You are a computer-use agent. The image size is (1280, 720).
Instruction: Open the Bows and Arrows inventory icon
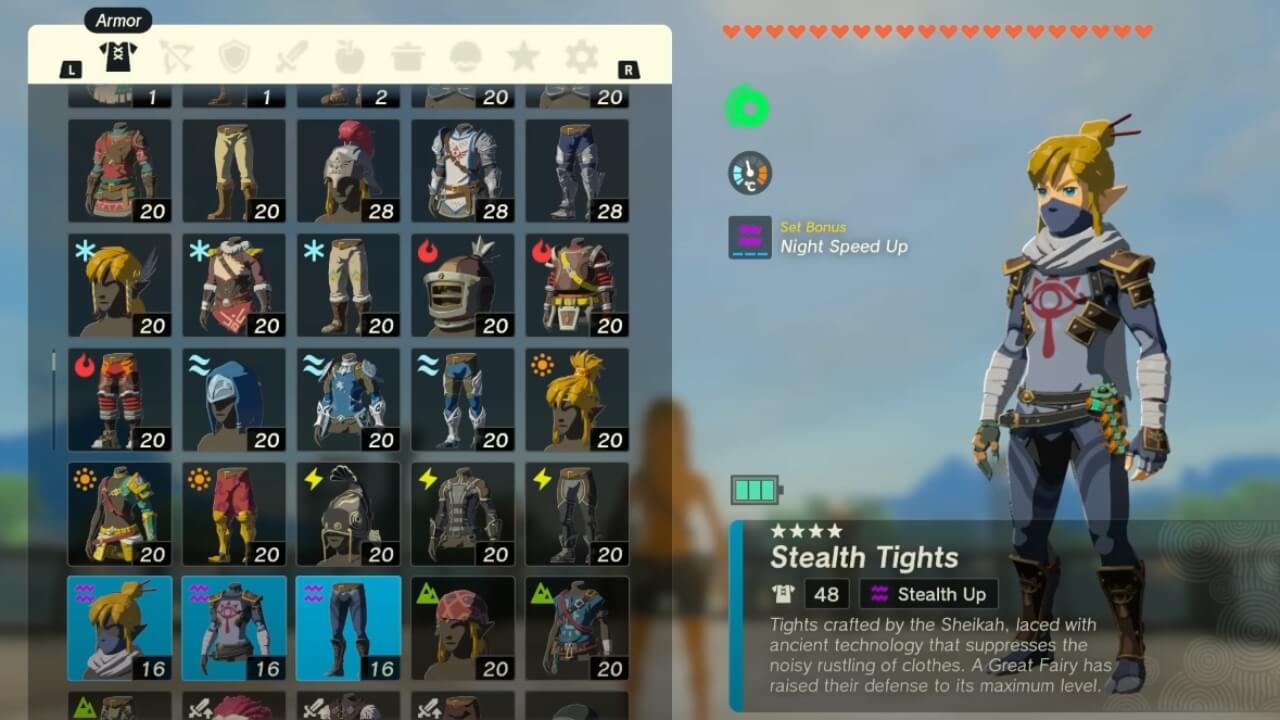coord(175,56)
